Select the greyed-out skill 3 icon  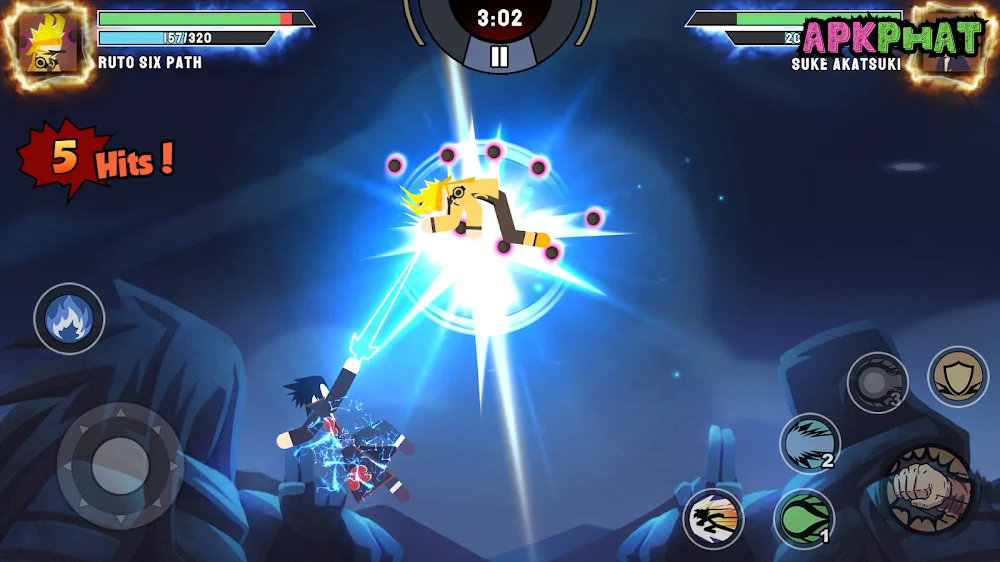[877, 383]
